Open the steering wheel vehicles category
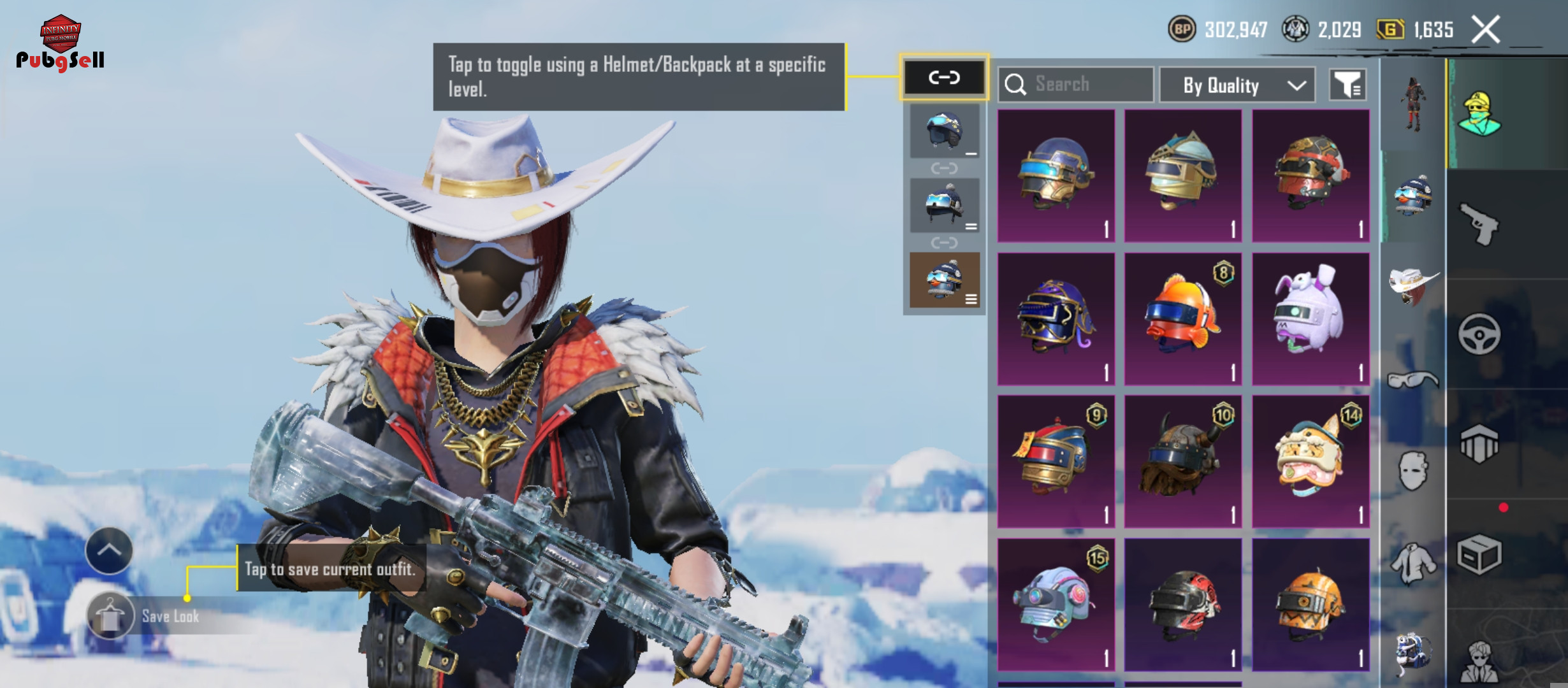 click(1479, 333)
